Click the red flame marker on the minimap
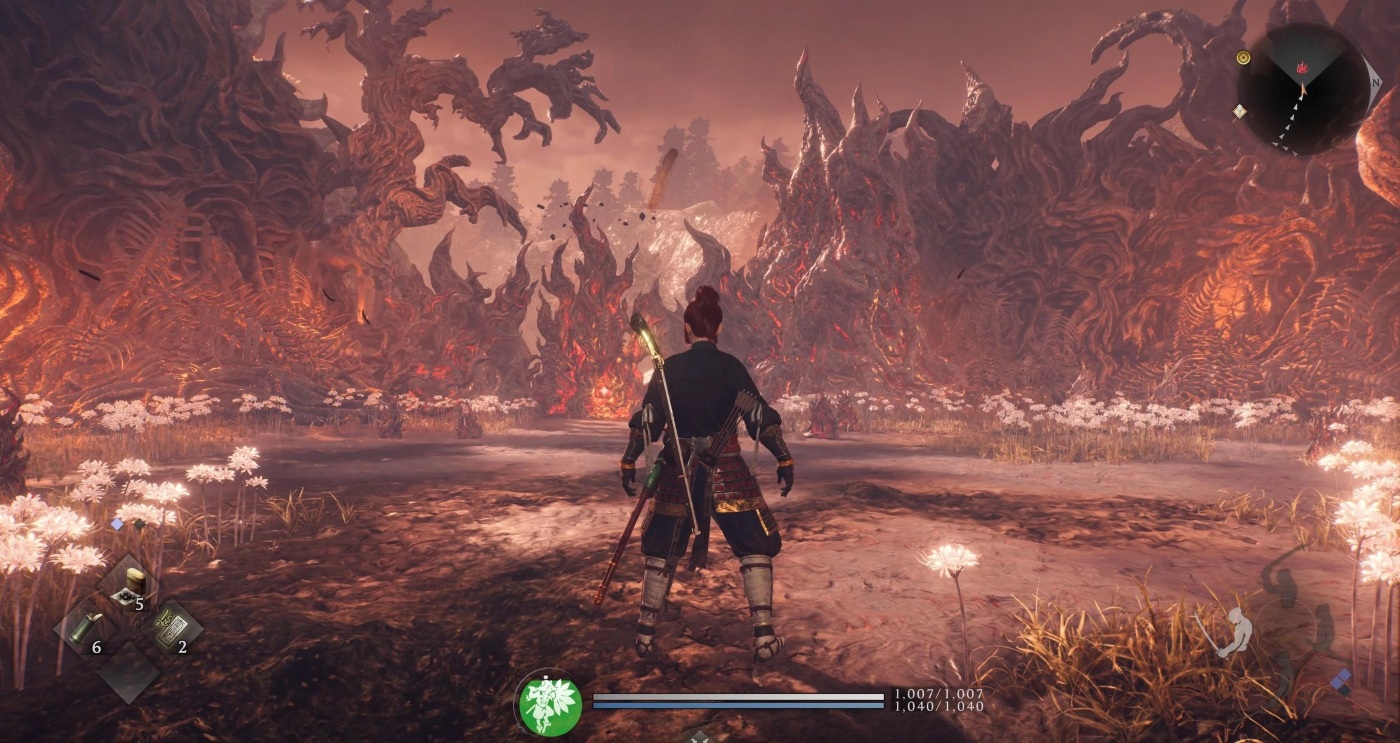This screenshot has height=743, width=1400. click(x=1302, y=68)
